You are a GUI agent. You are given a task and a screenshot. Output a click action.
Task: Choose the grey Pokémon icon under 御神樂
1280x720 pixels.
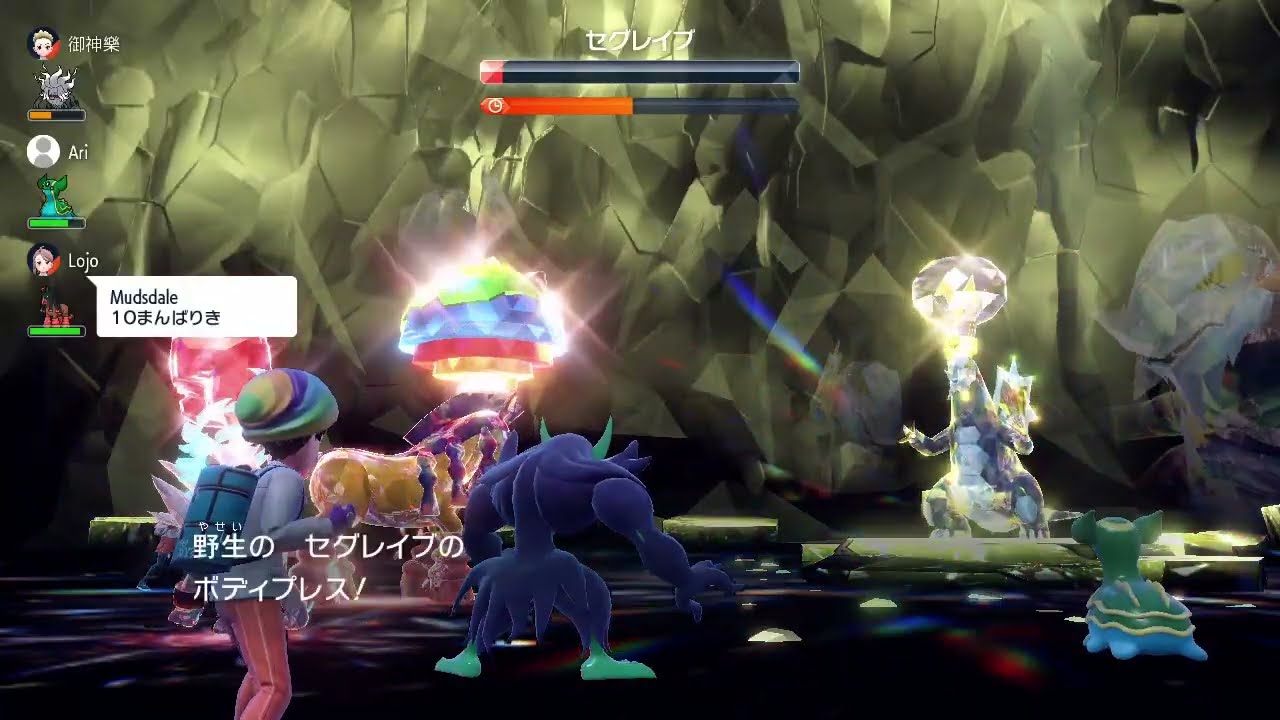pyautogui.click(x=57, y=88)
